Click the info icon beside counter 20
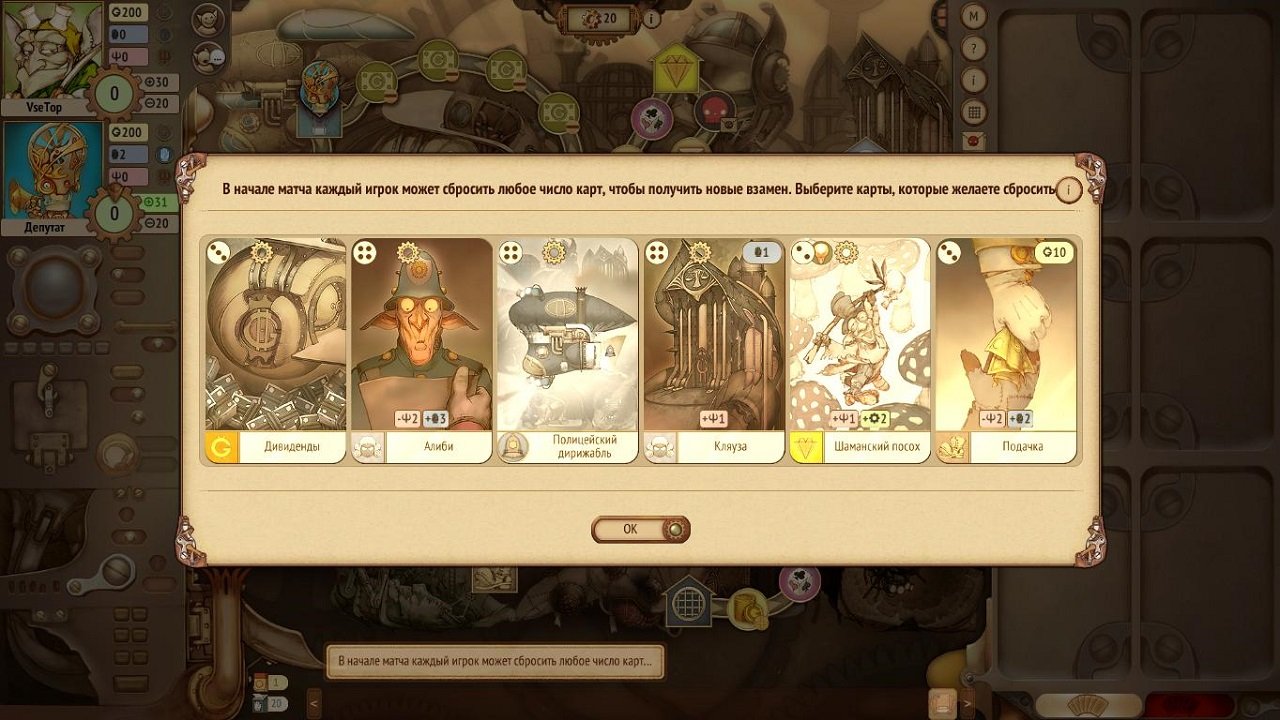This screenshot has width=1280, height=720. [651, 18]
